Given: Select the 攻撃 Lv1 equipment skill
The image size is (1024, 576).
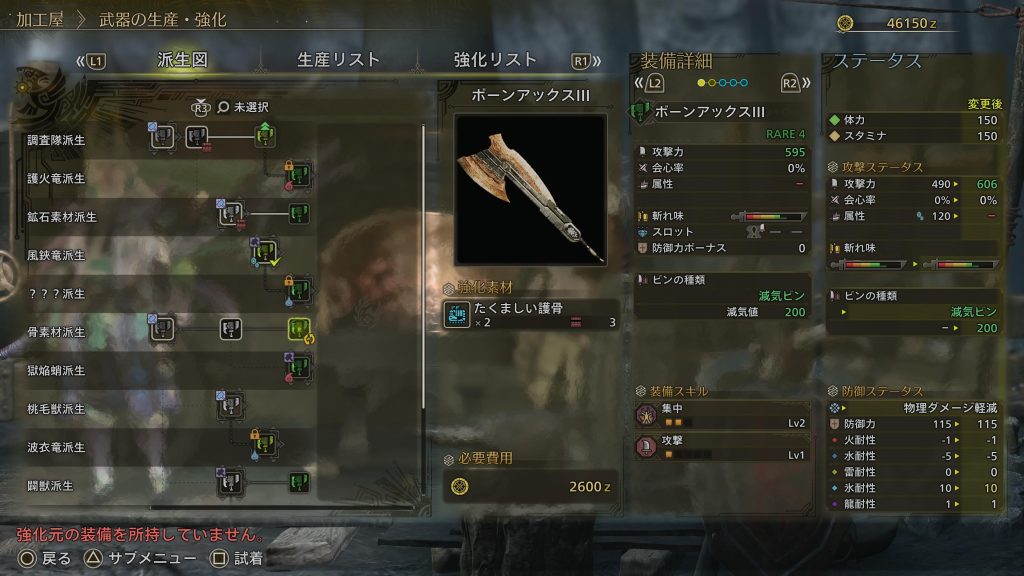Looking at the screenshot, I should pyautogui.click(x=721, y=448).
